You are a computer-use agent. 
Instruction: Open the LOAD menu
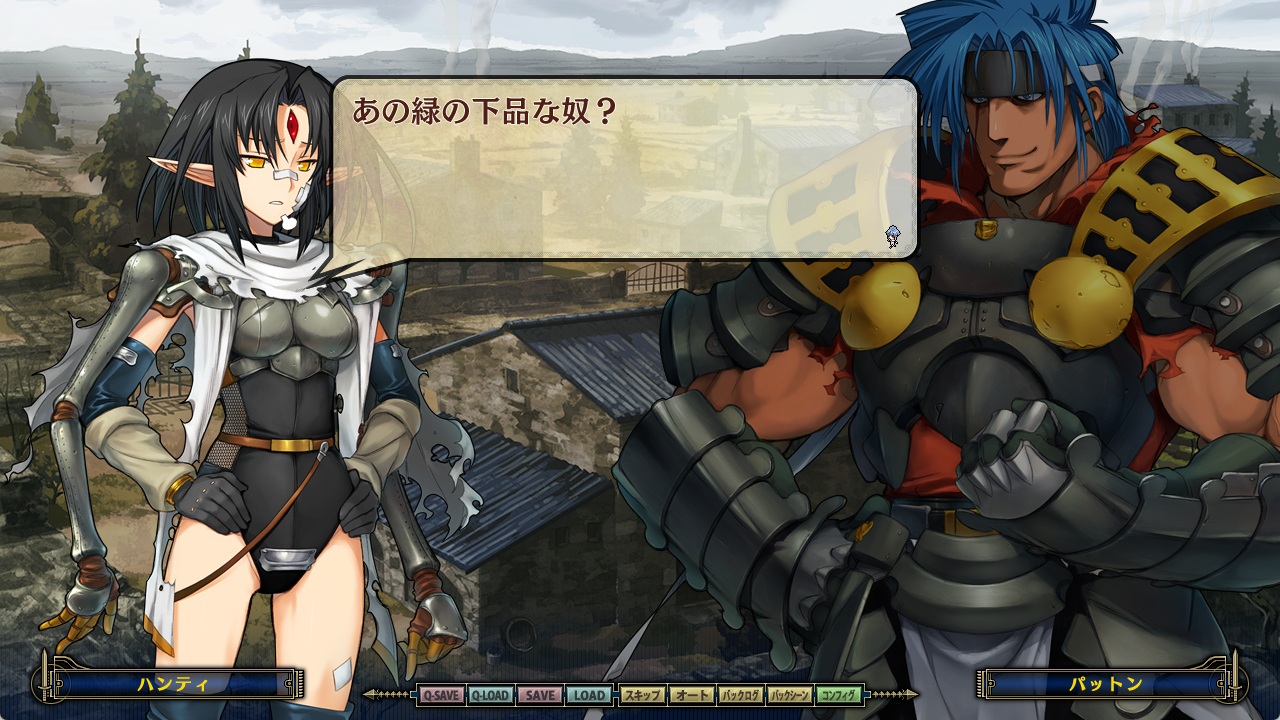pyautogui.click(x=589, y=695)
